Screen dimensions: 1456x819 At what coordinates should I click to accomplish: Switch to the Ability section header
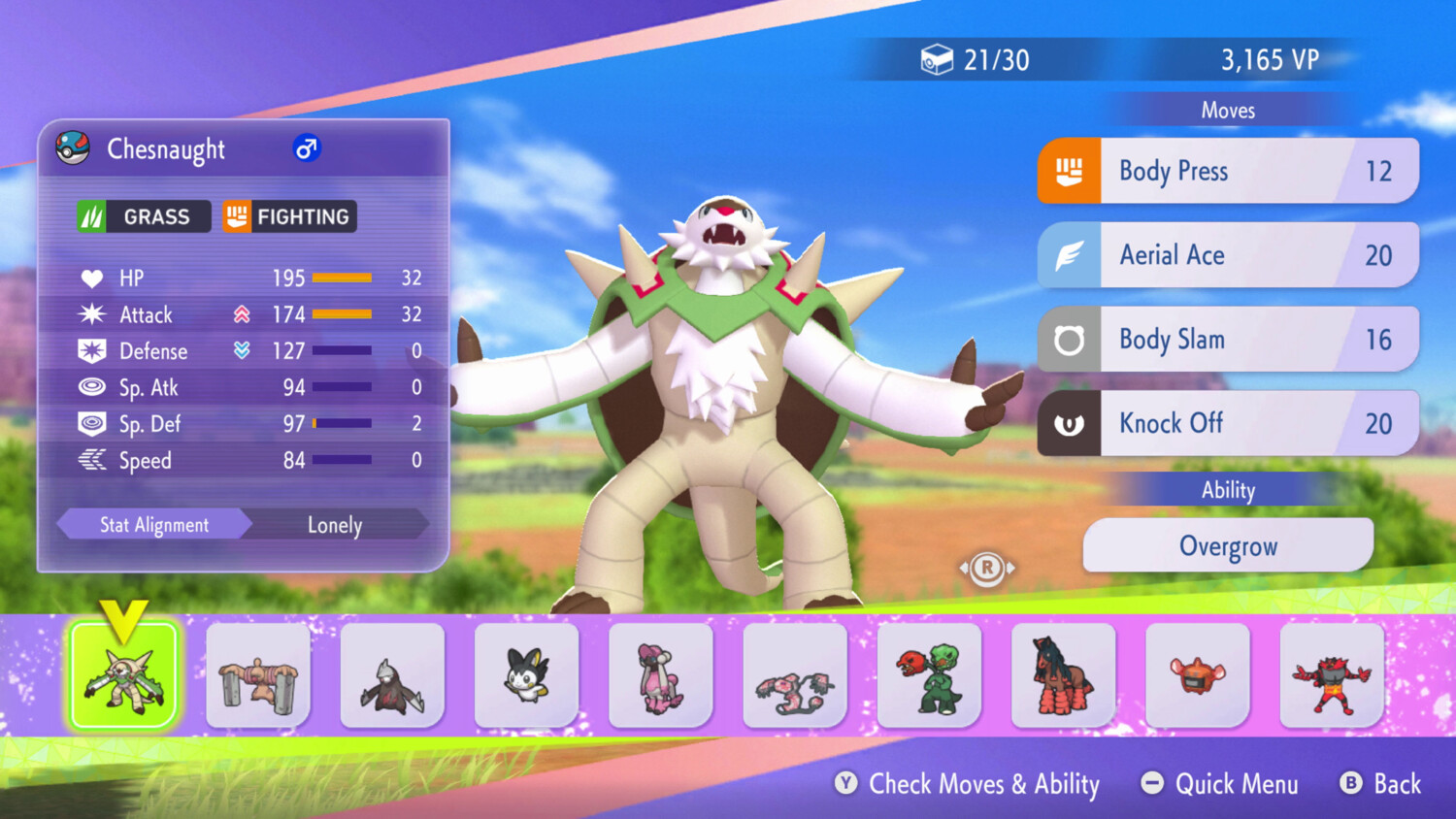[1228, 490]
